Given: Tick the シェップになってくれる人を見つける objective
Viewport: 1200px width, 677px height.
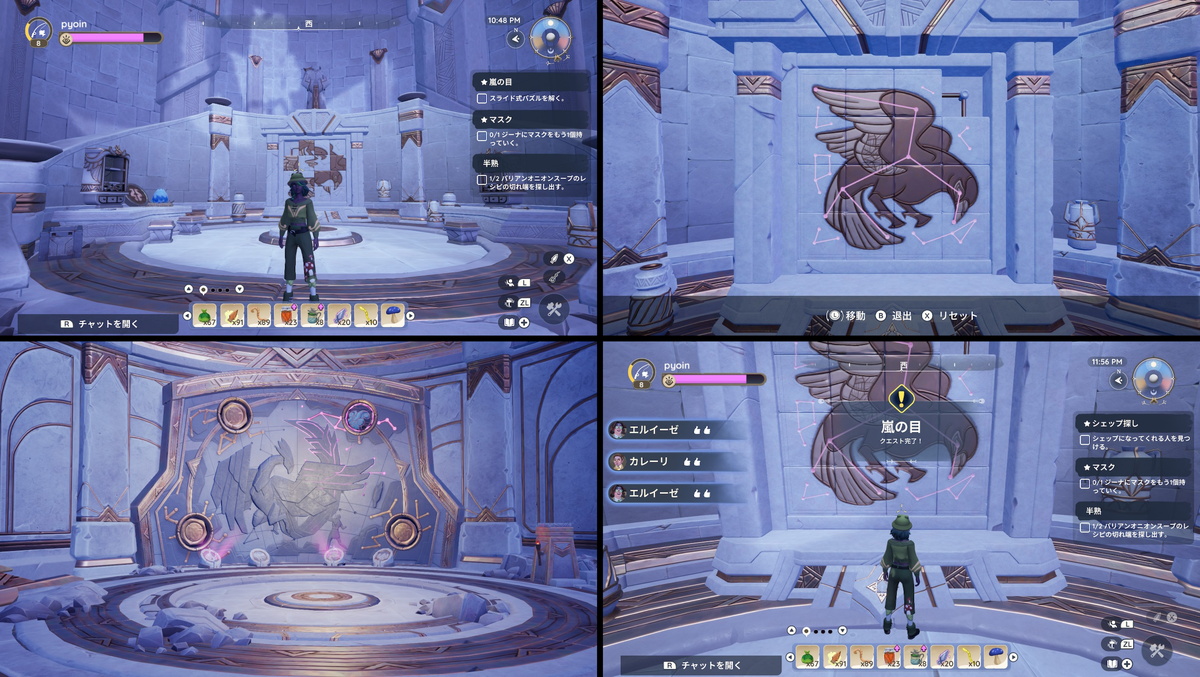Looking at the screenshot, I should (x=1085, y=440).
